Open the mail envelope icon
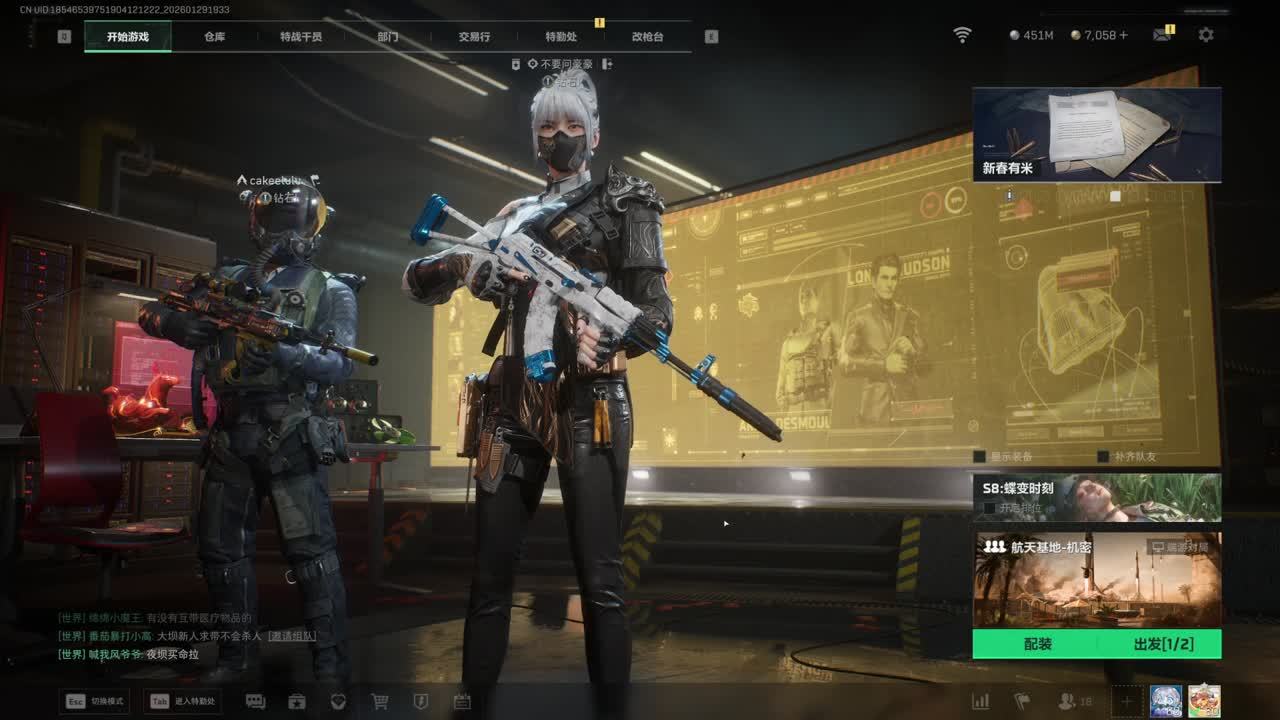This screenshot has height=720, width=1280. coord(1161,35)
